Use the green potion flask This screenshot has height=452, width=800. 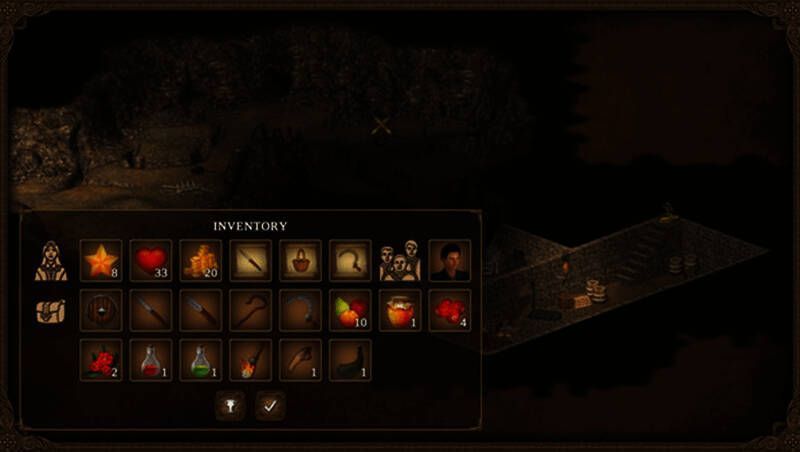(200, 360)
